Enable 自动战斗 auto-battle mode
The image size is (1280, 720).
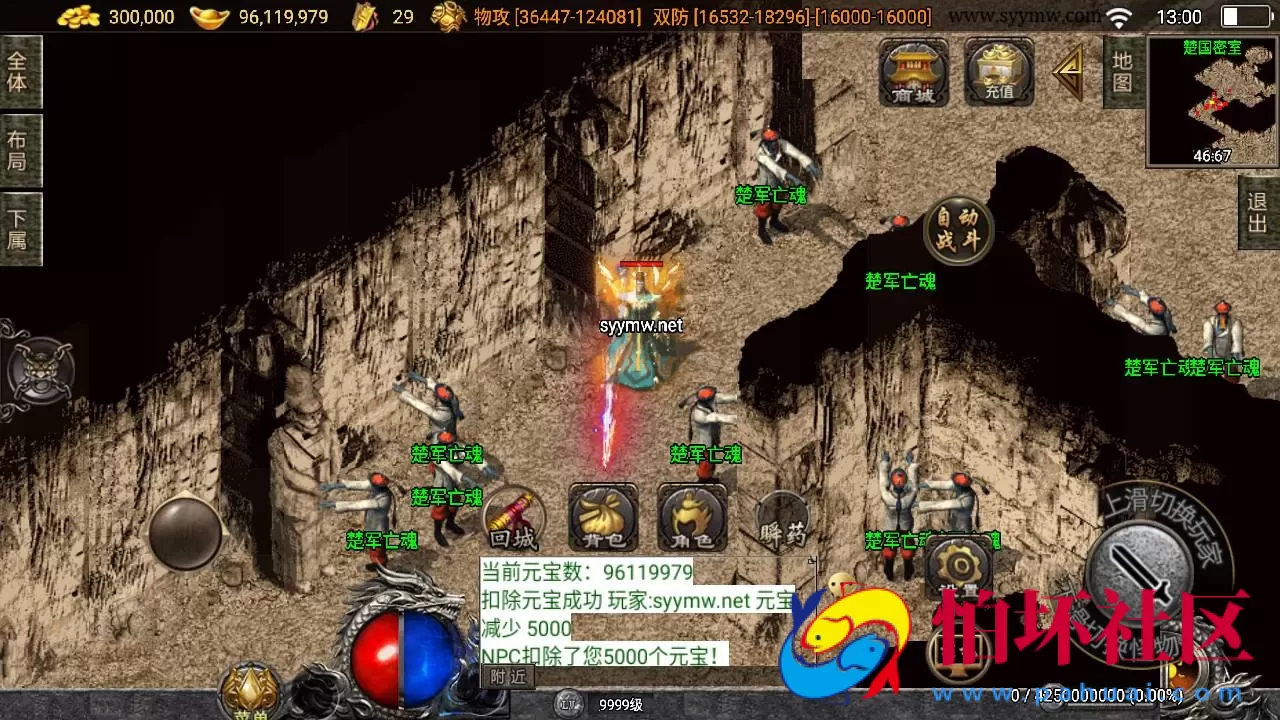956,229
